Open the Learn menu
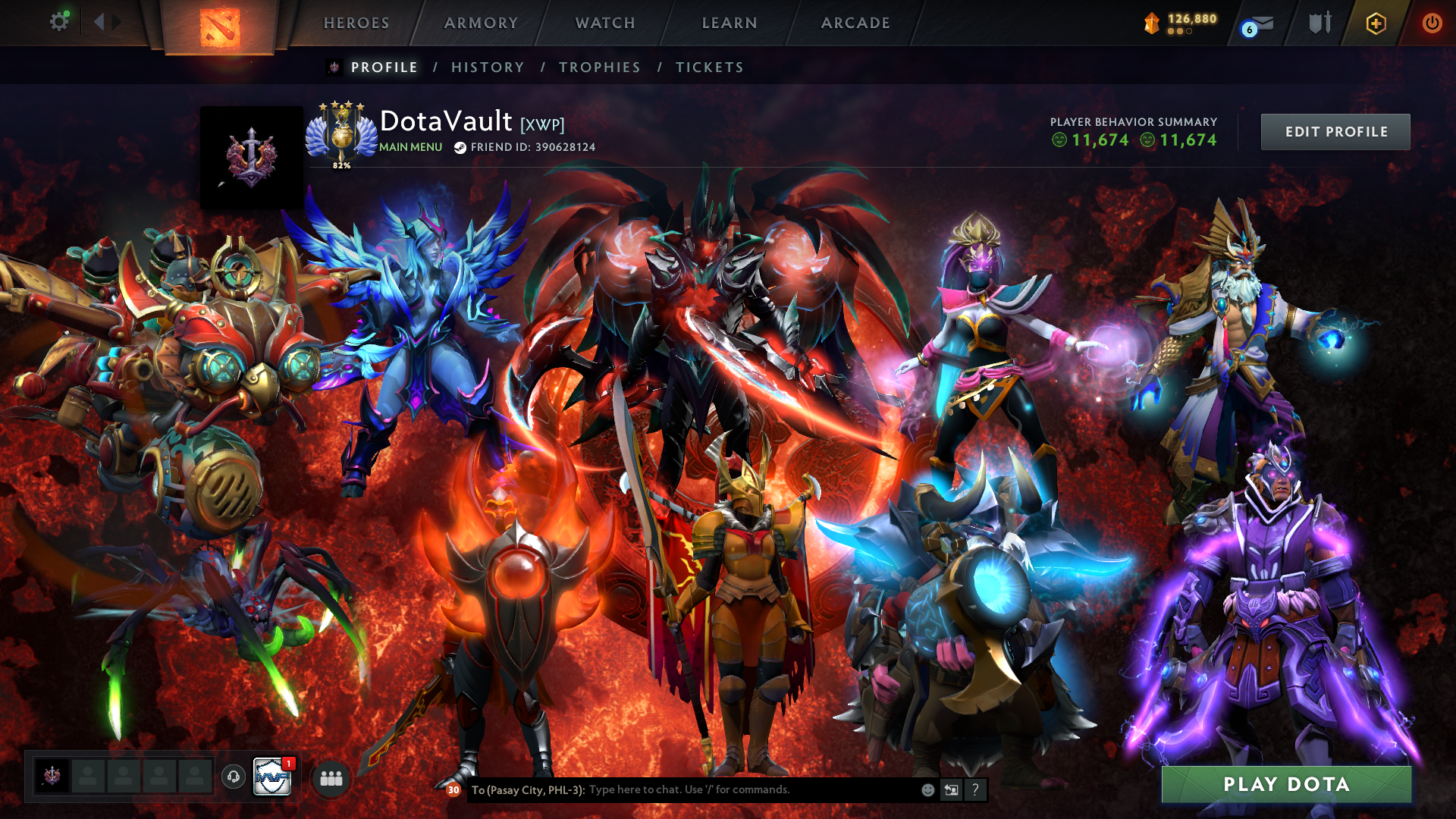The image size is (1456, 819). pos(730,23)
